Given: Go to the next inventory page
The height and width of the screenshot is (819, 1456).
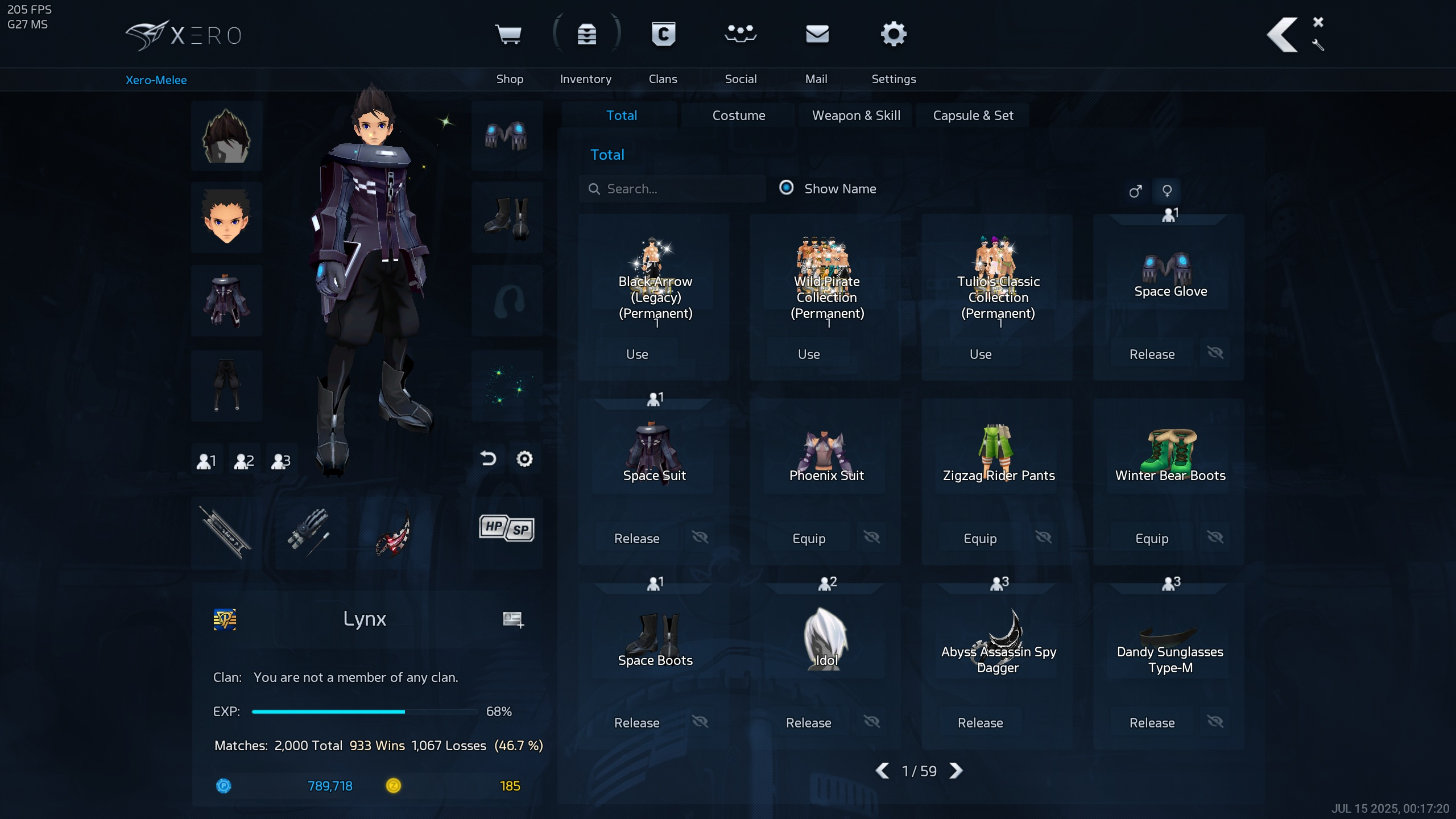Looking at the screenshot, I should (957, 771).
